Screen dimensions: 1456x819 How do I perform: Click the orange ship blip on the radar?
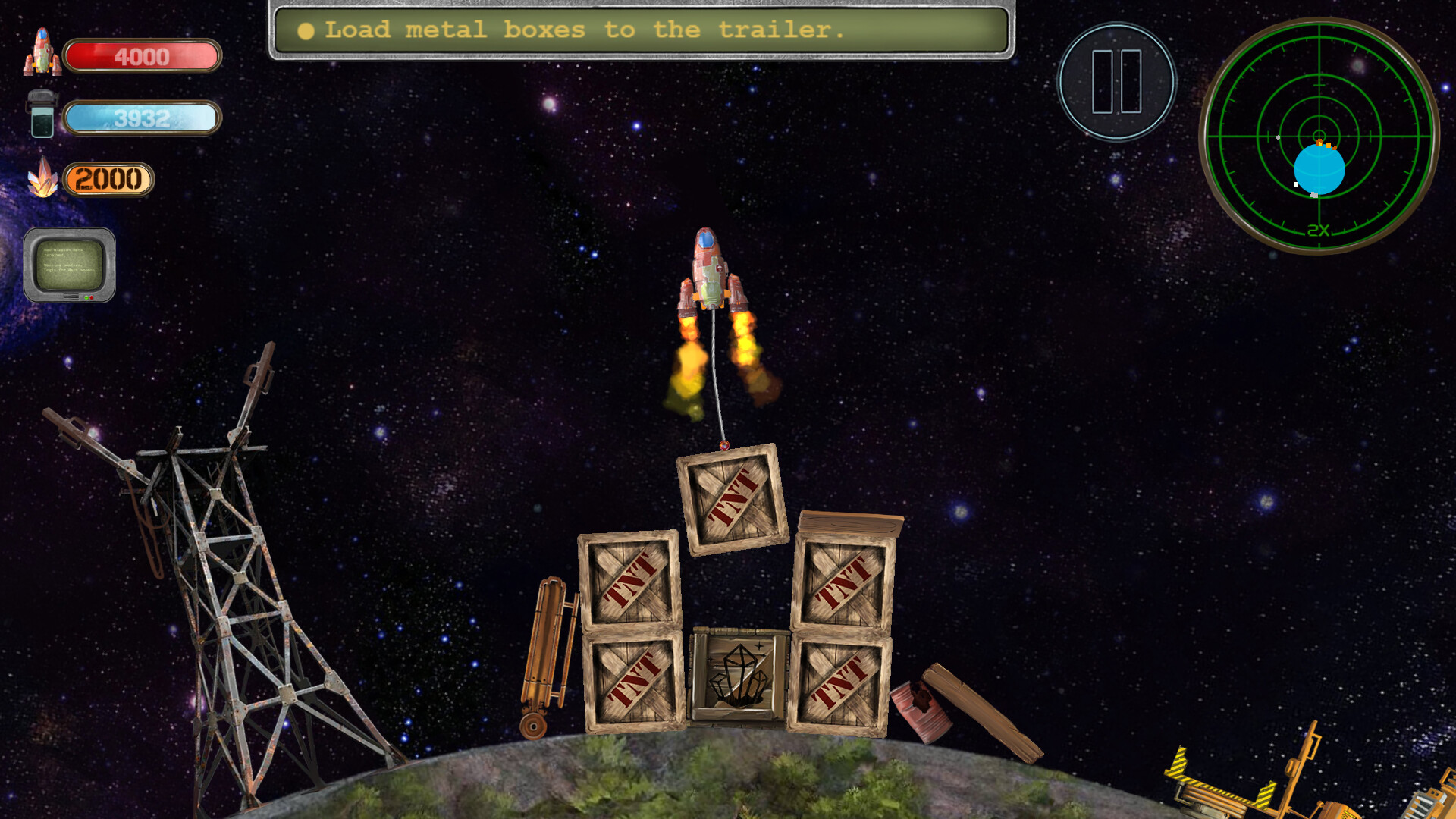pos(1319,142)
